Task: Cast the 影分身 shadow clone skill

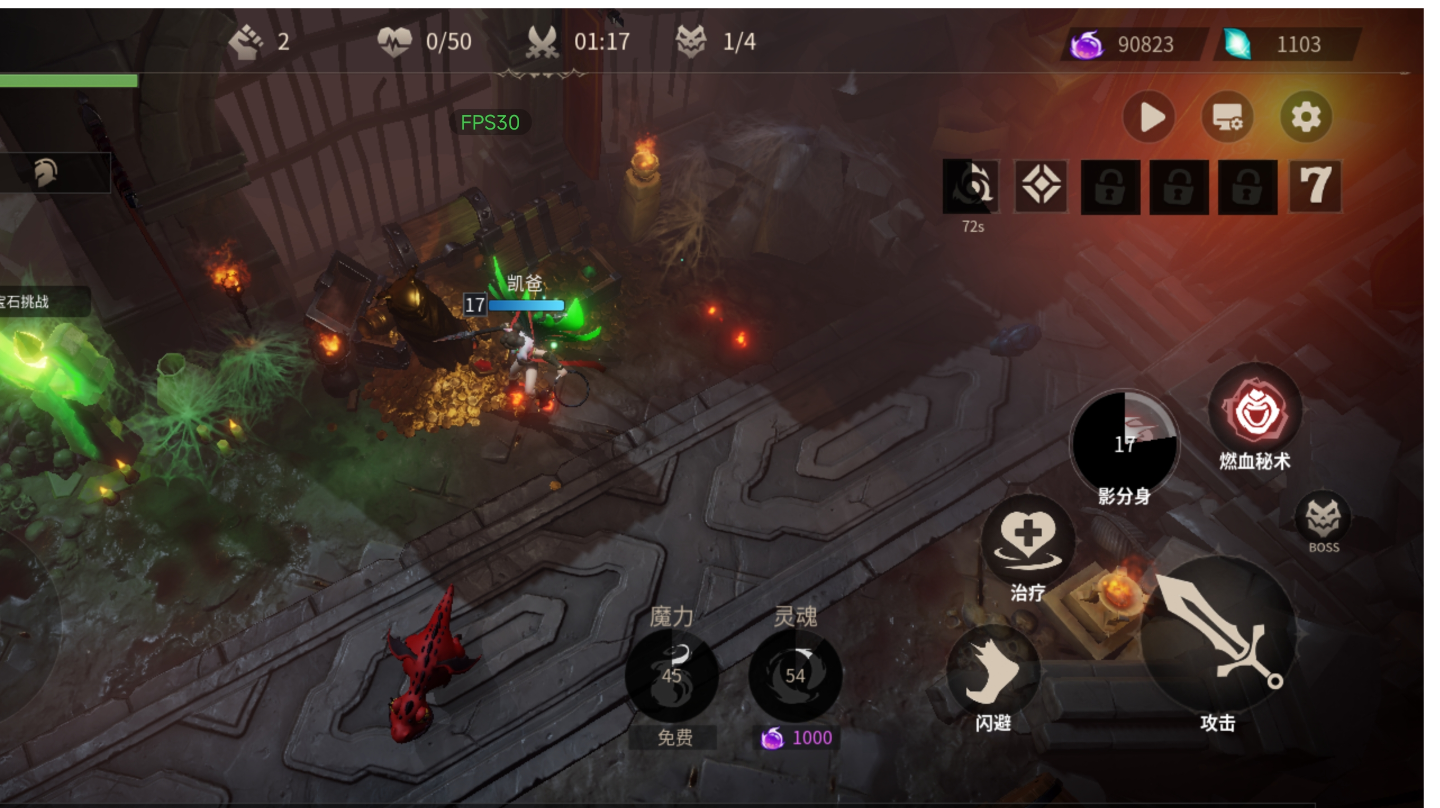Action: click(1125, 443)
